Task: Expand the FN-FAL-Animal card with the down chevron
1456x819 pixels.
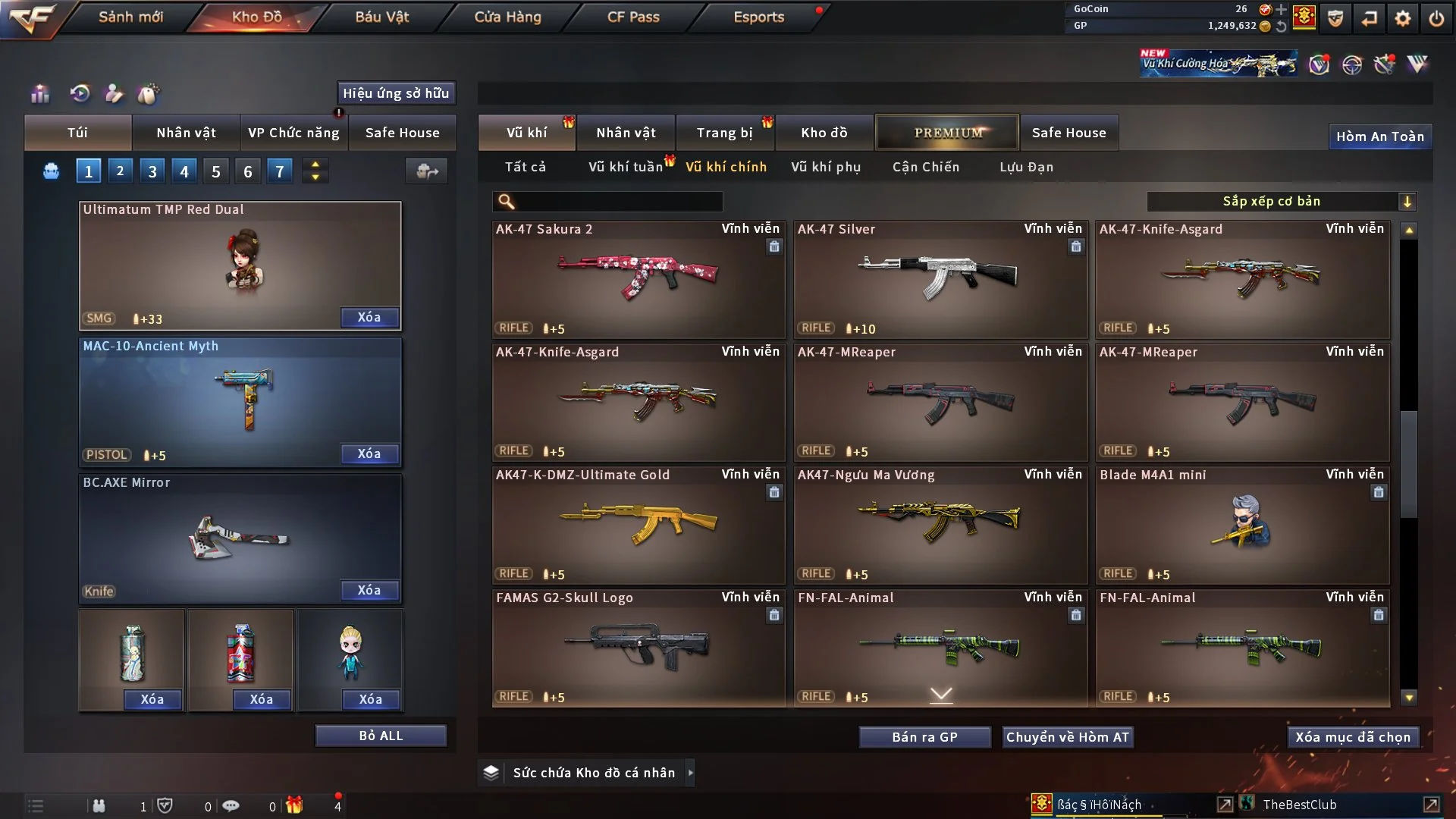Action: point(941,694)
